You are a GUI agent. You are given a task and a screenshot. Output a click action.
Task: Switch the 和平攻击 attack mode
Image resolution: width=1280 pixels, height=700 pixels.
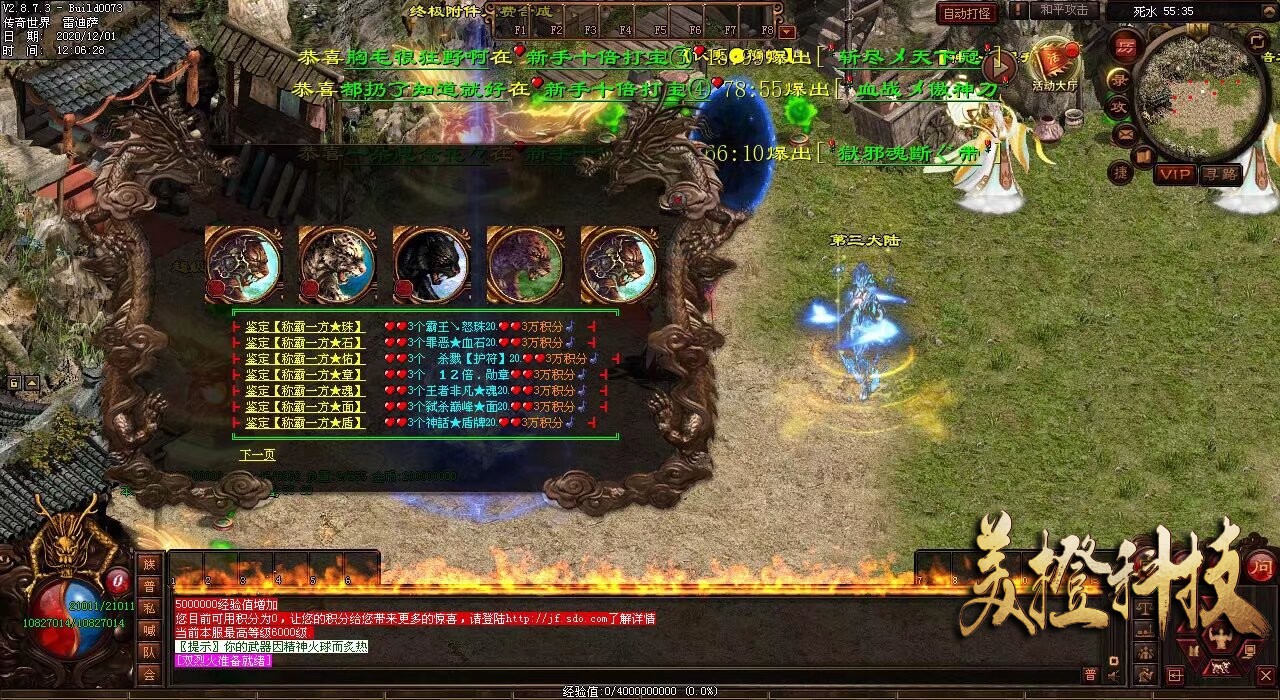(1064, 10)
